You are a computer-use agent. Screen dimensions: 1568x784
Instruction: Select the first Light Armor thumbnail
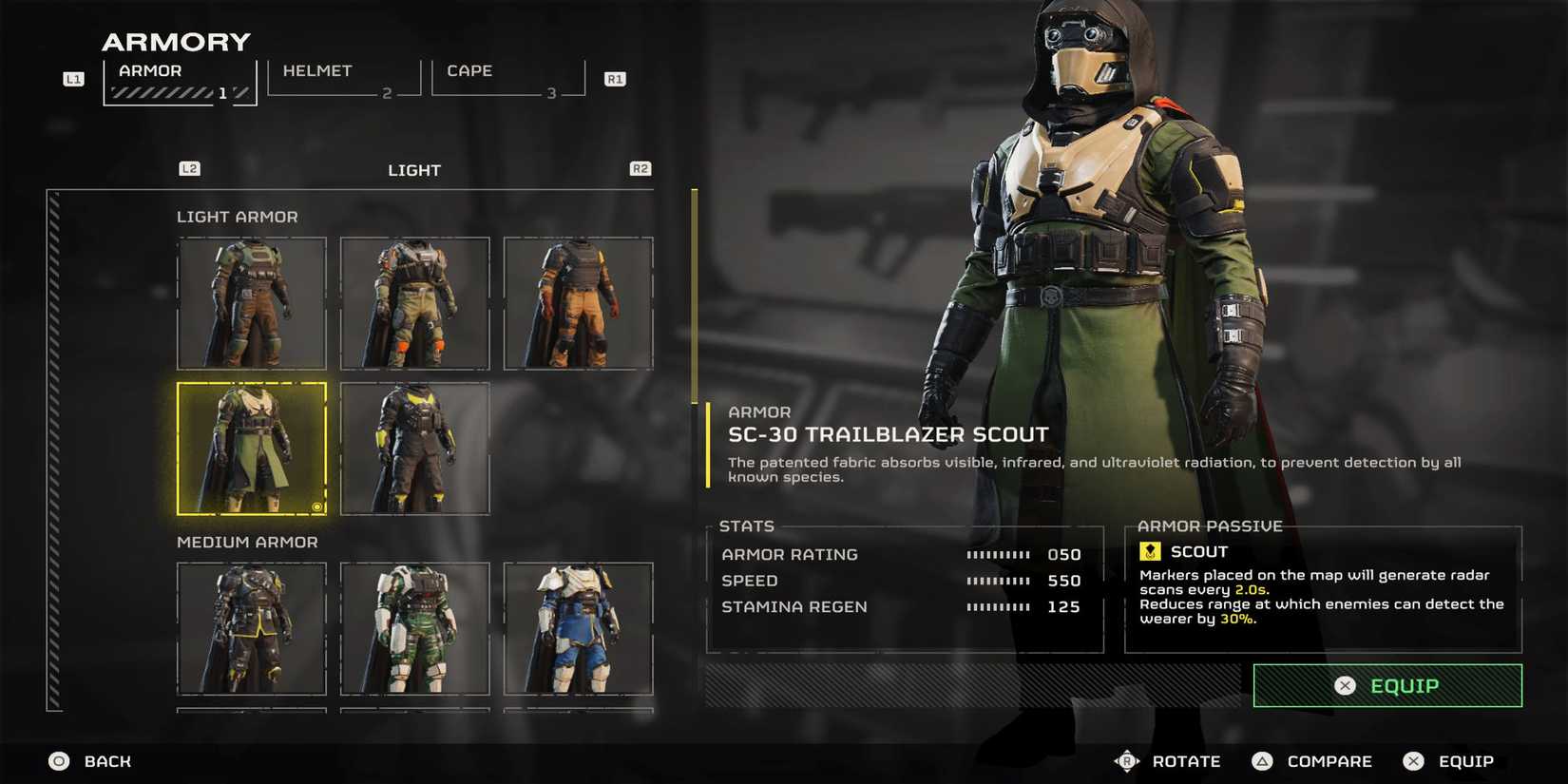point(251,304)
